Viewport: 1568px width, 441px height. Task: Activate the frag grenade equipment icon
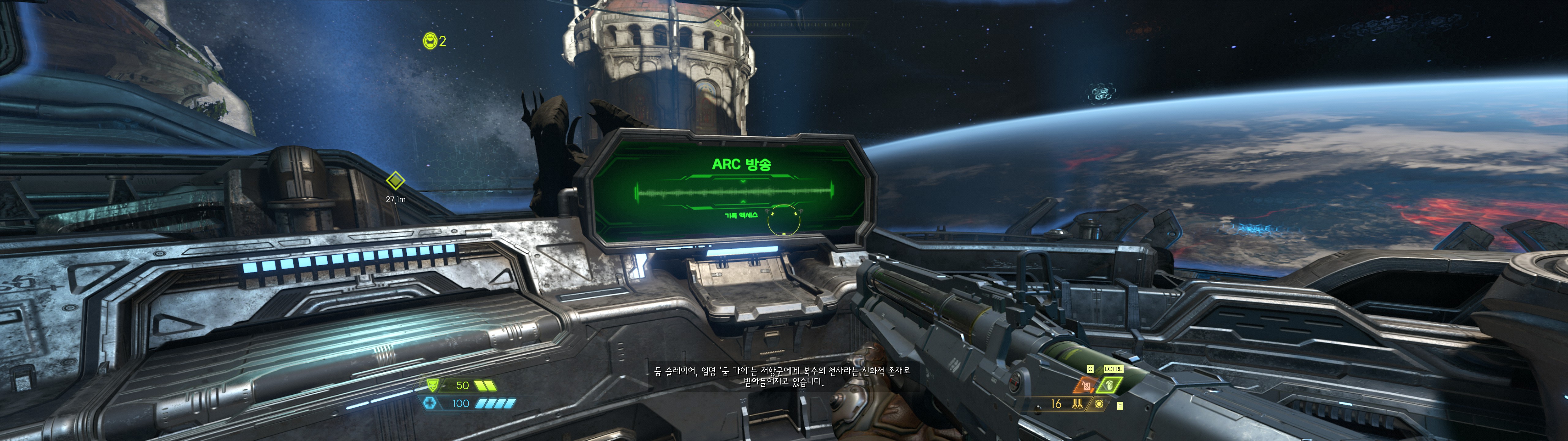pos(1110,385)
